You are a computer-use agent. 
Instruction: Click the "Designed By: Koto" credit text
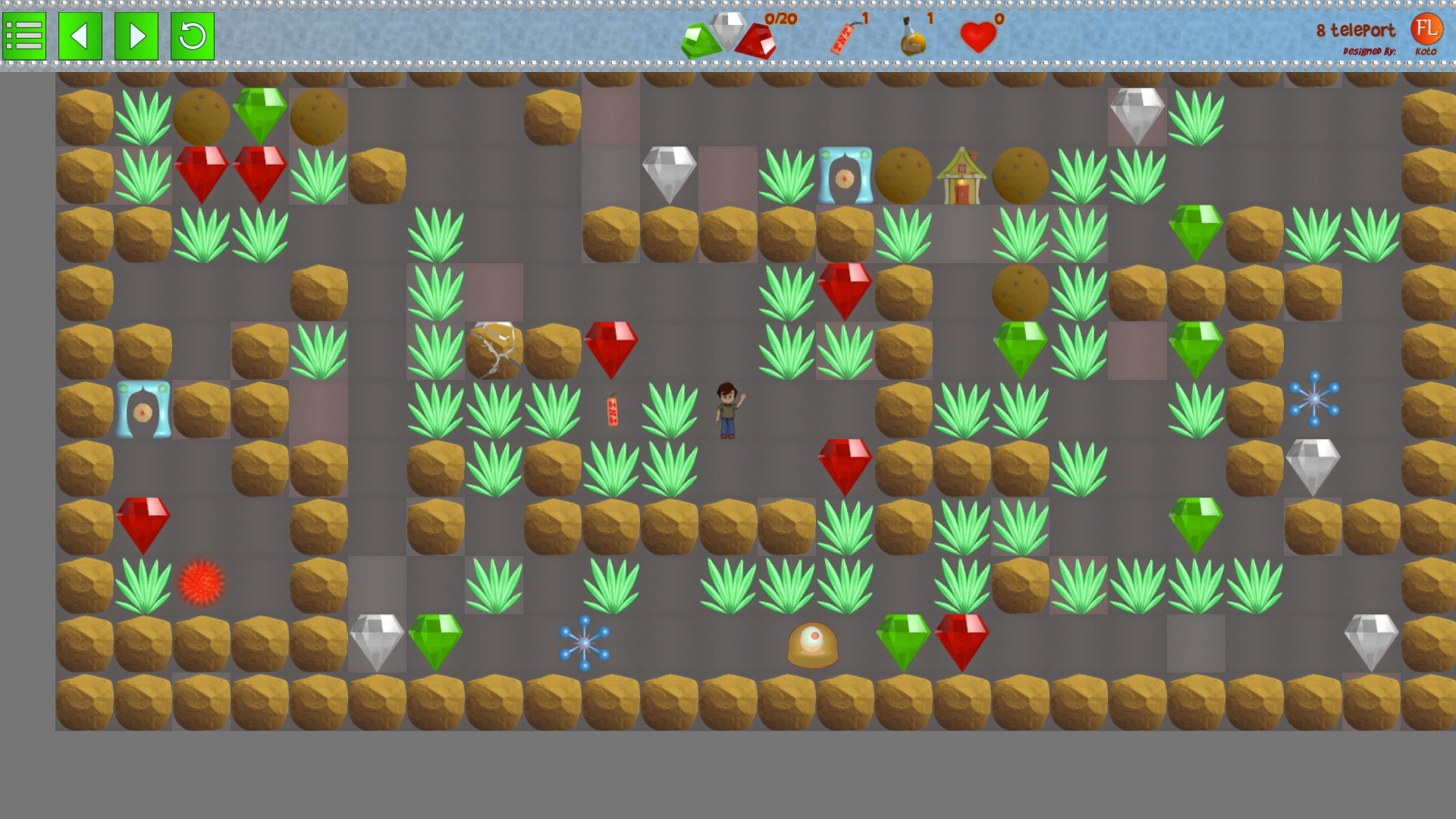1369,49
